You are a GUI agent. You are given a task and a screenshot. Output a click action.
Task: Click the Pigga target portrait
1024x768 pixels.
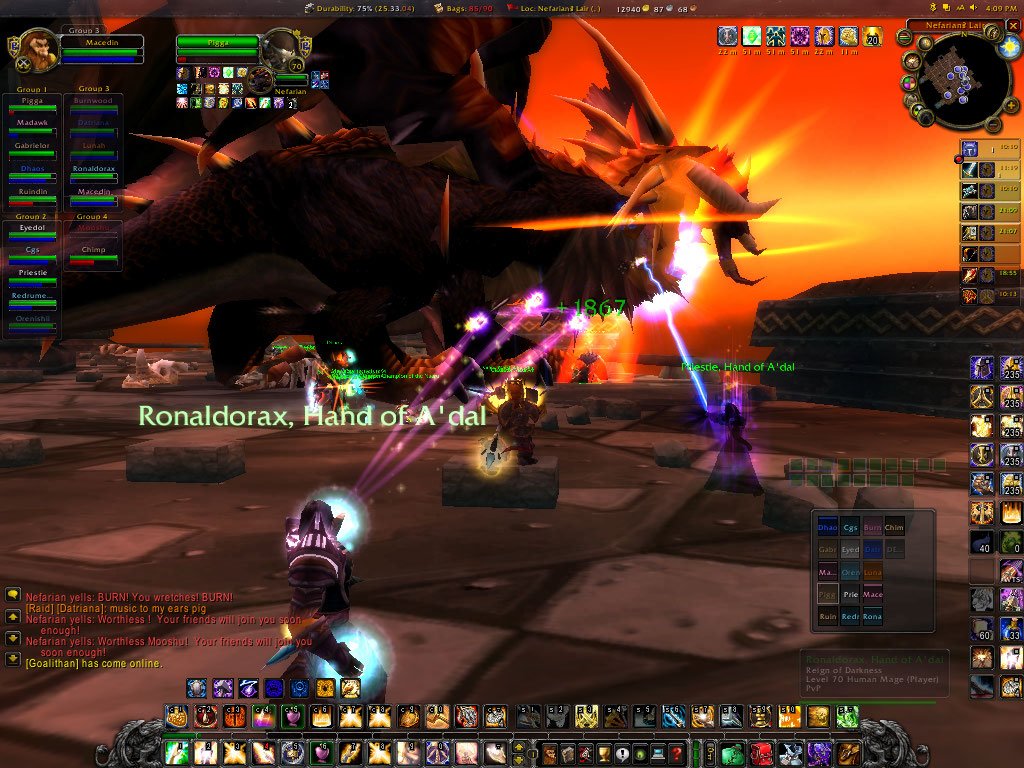(282, 46)
